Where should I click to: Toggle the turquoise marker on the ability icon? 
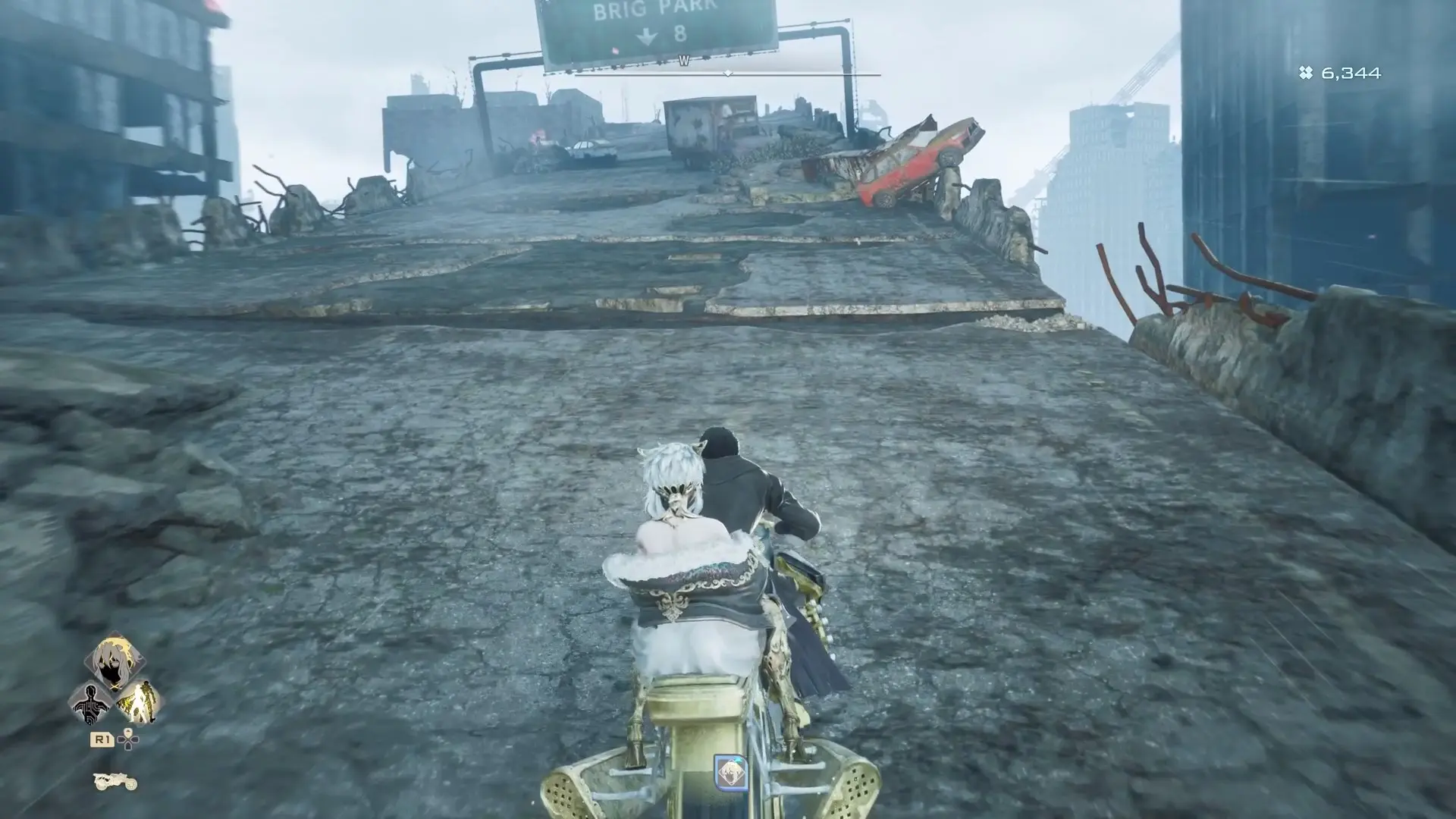738,760
